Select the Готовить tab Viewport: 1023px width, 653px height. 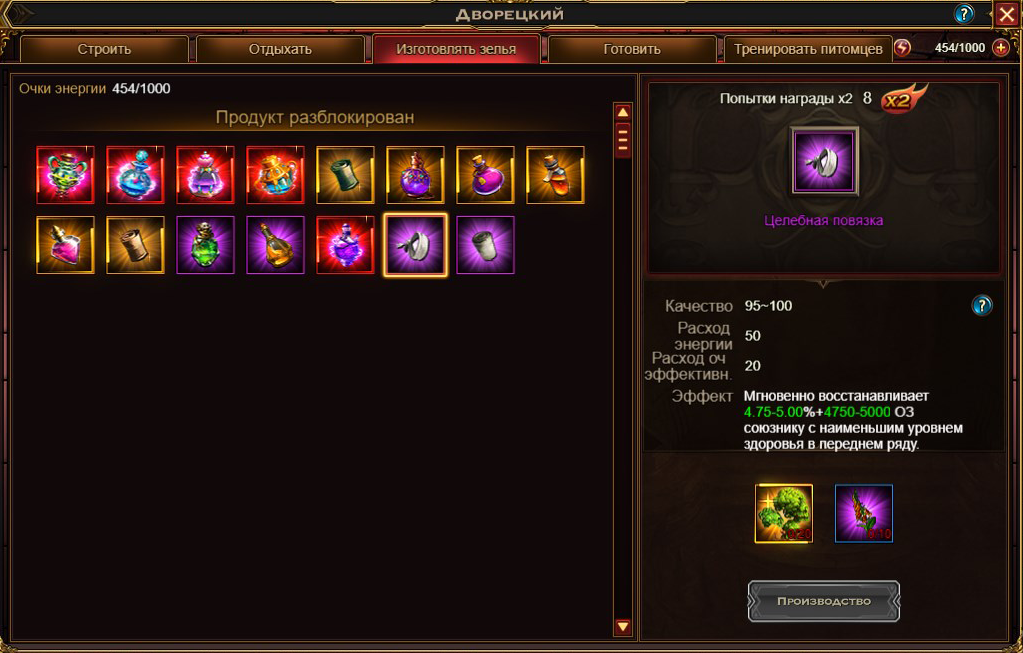coord(632,49)
